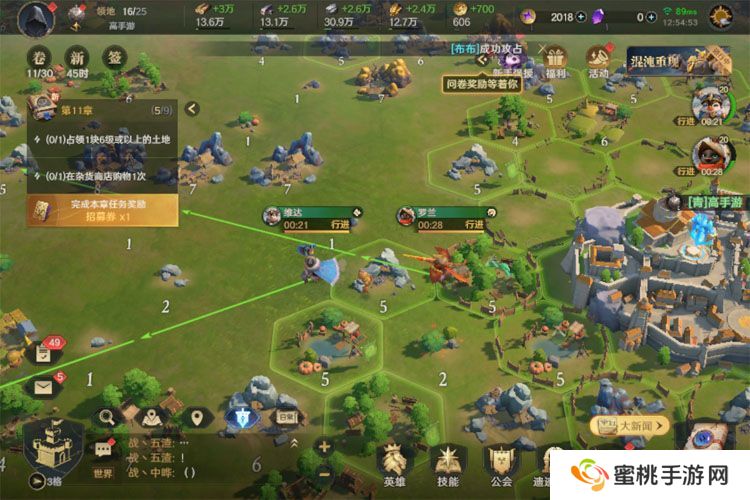
Task: Open the 英雄 heroes menu
Action: click(x=394, y=465)
